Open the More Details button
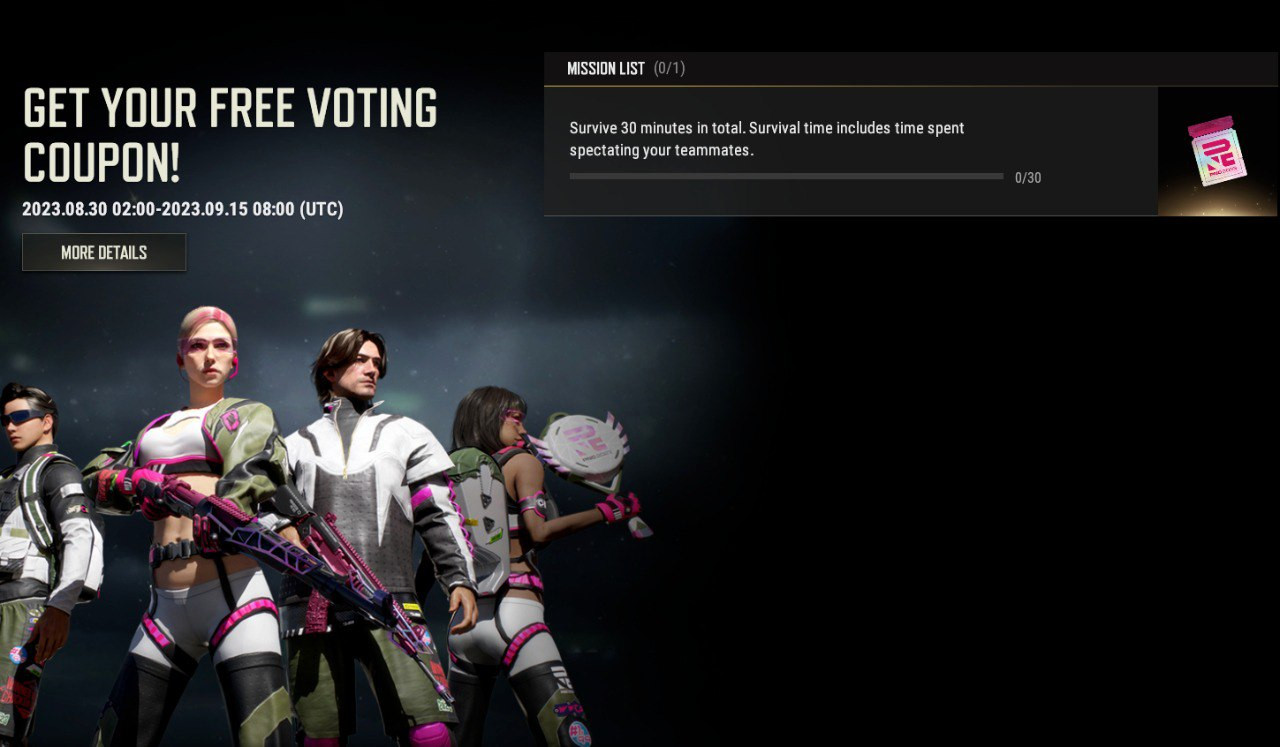Viewport: 1280px width, 747px height. [x=104, y=252]
